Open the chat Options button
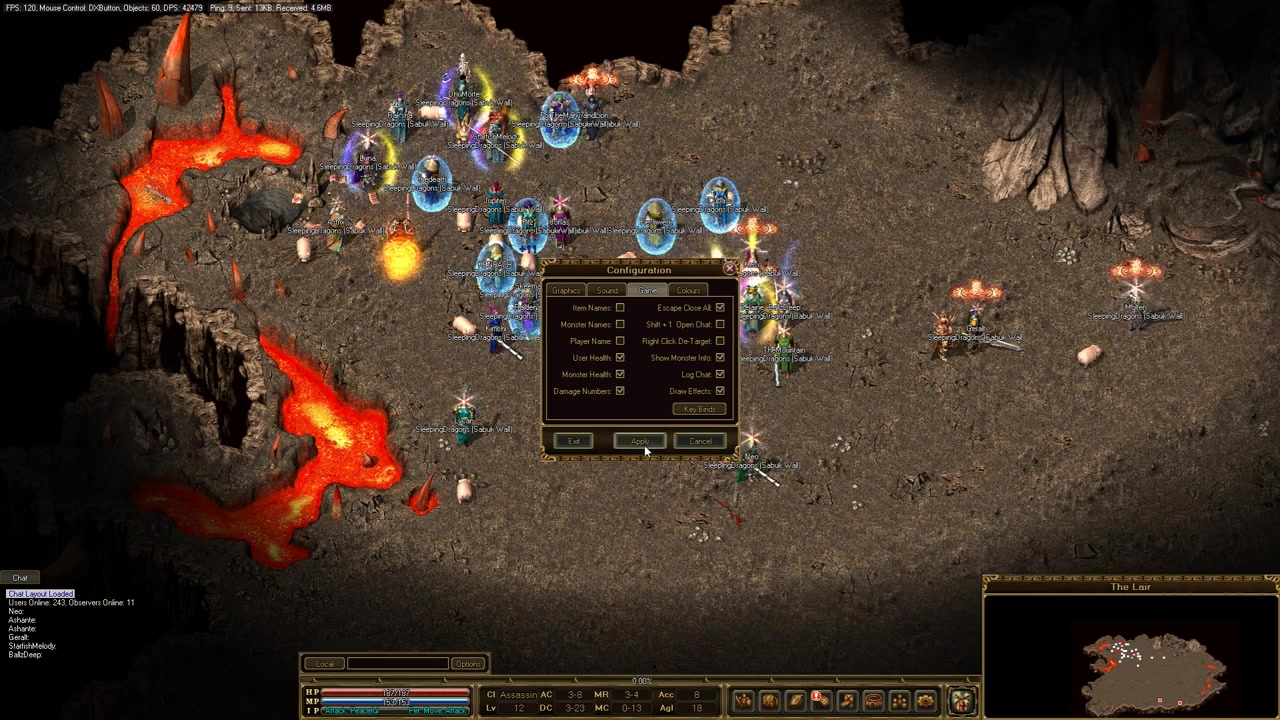This screenshot has width=1280, height=720. 467,664
